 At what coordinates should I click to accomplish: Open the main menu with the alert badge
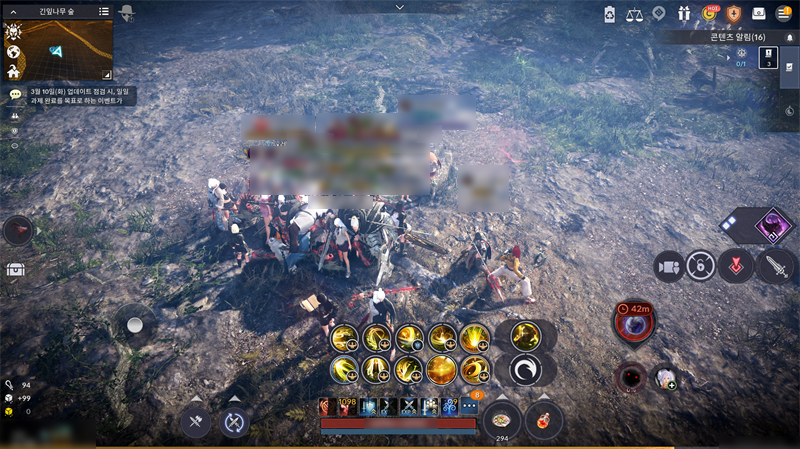[785, 13]
